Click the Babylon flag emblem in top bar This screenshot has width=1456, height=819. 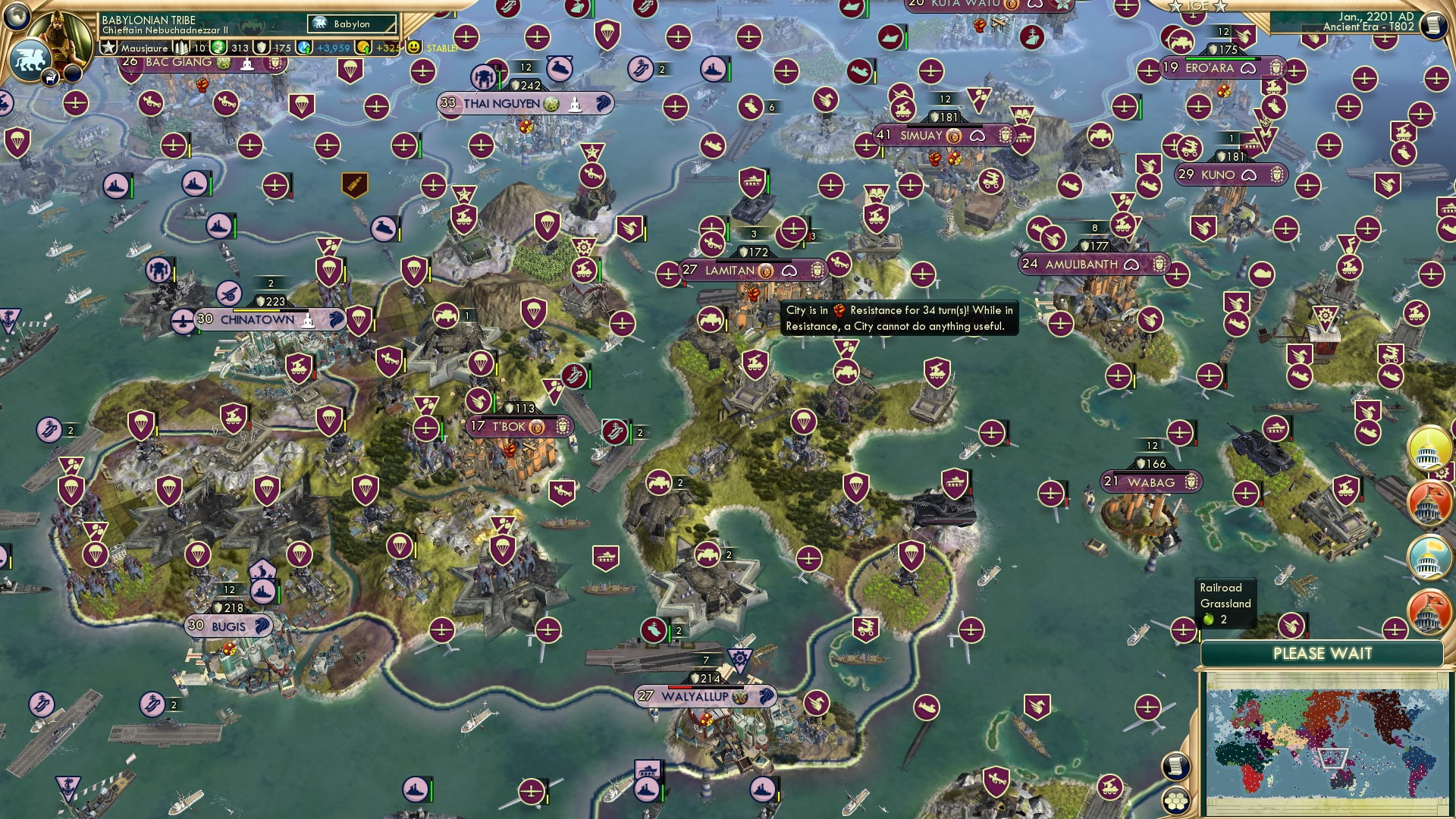coord(321,24)
